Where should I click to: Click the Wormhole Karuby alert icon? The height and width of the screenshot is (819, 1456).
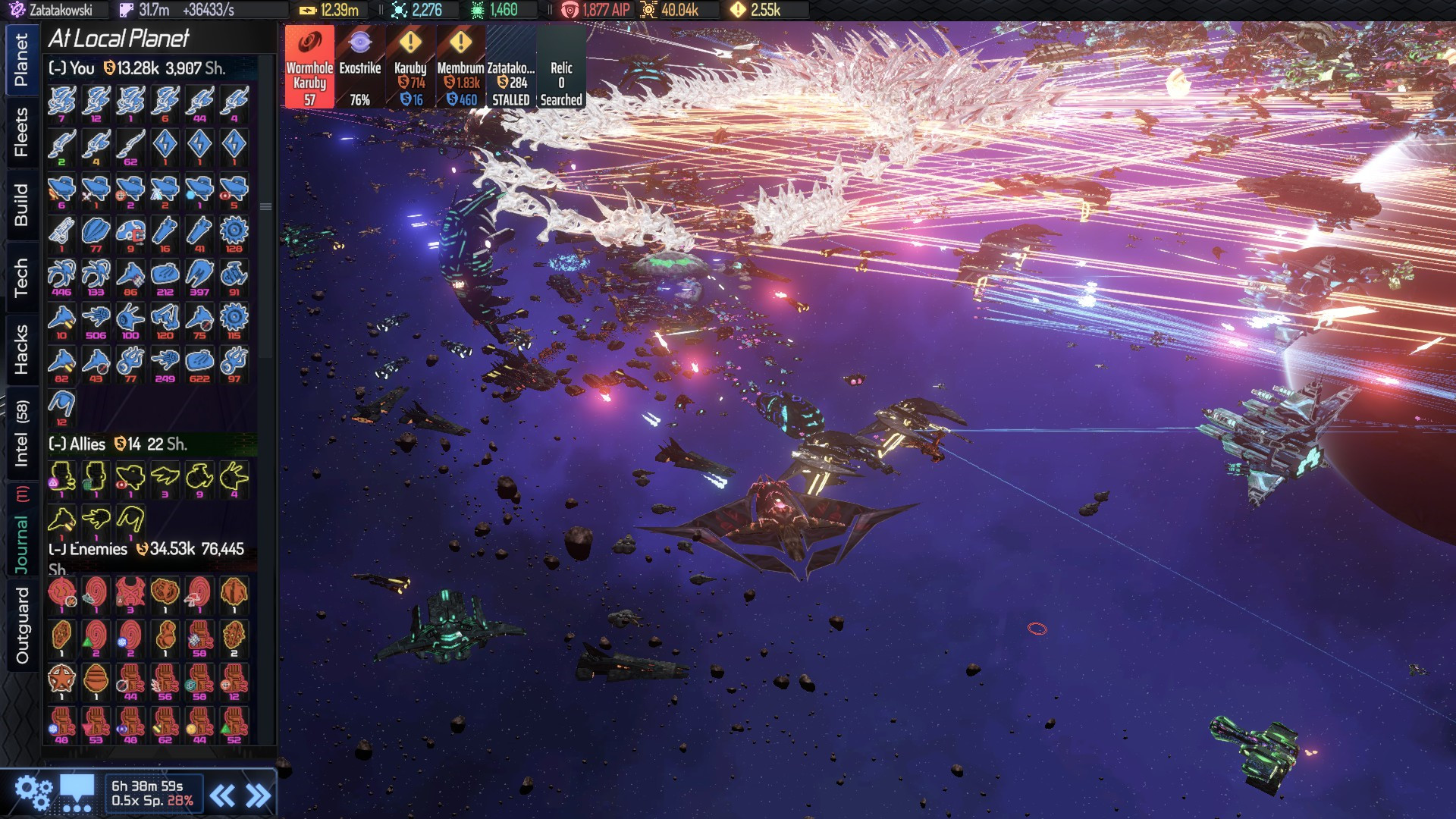coord(308,68)
